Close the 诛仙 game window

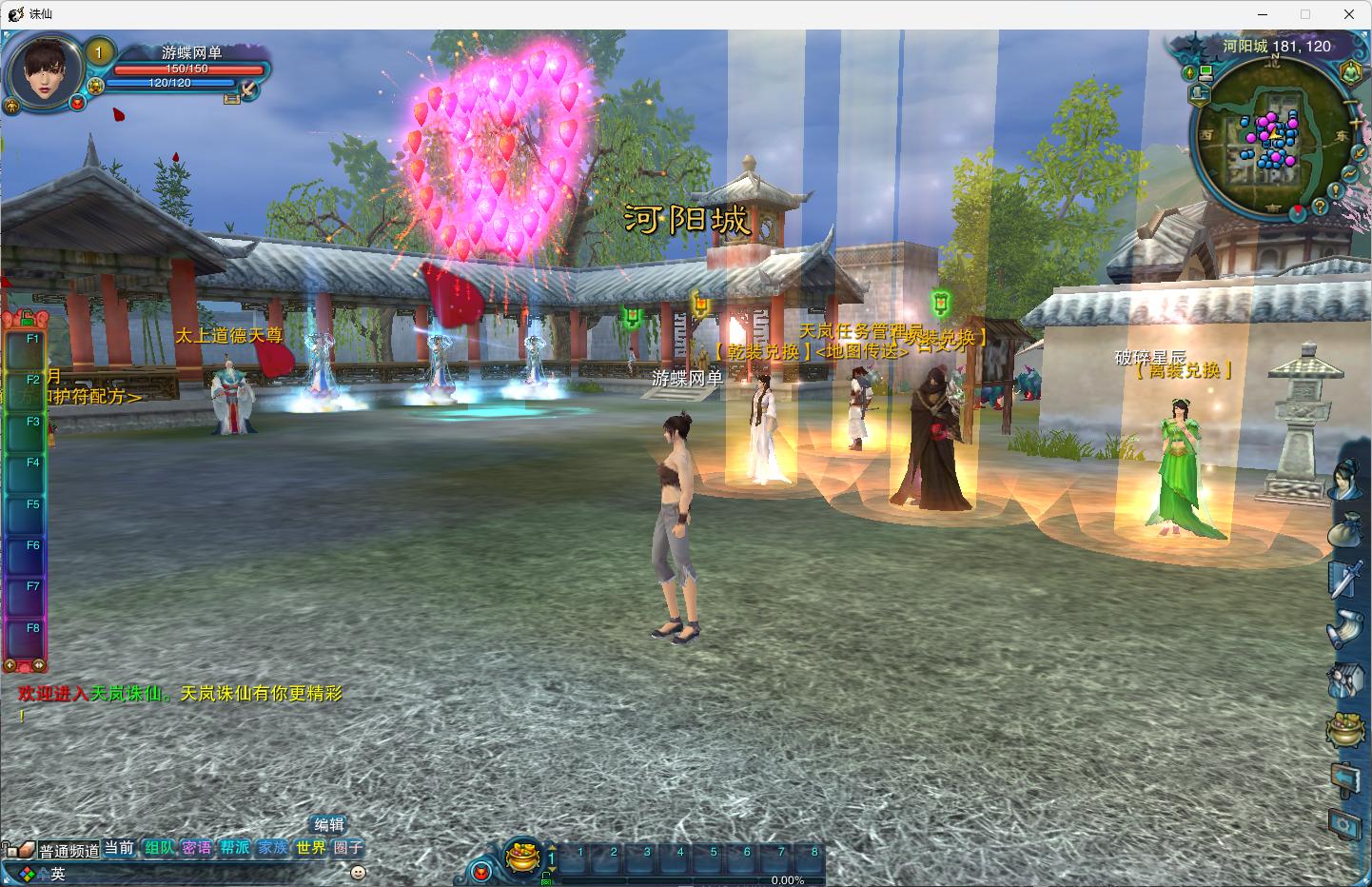1348,14
